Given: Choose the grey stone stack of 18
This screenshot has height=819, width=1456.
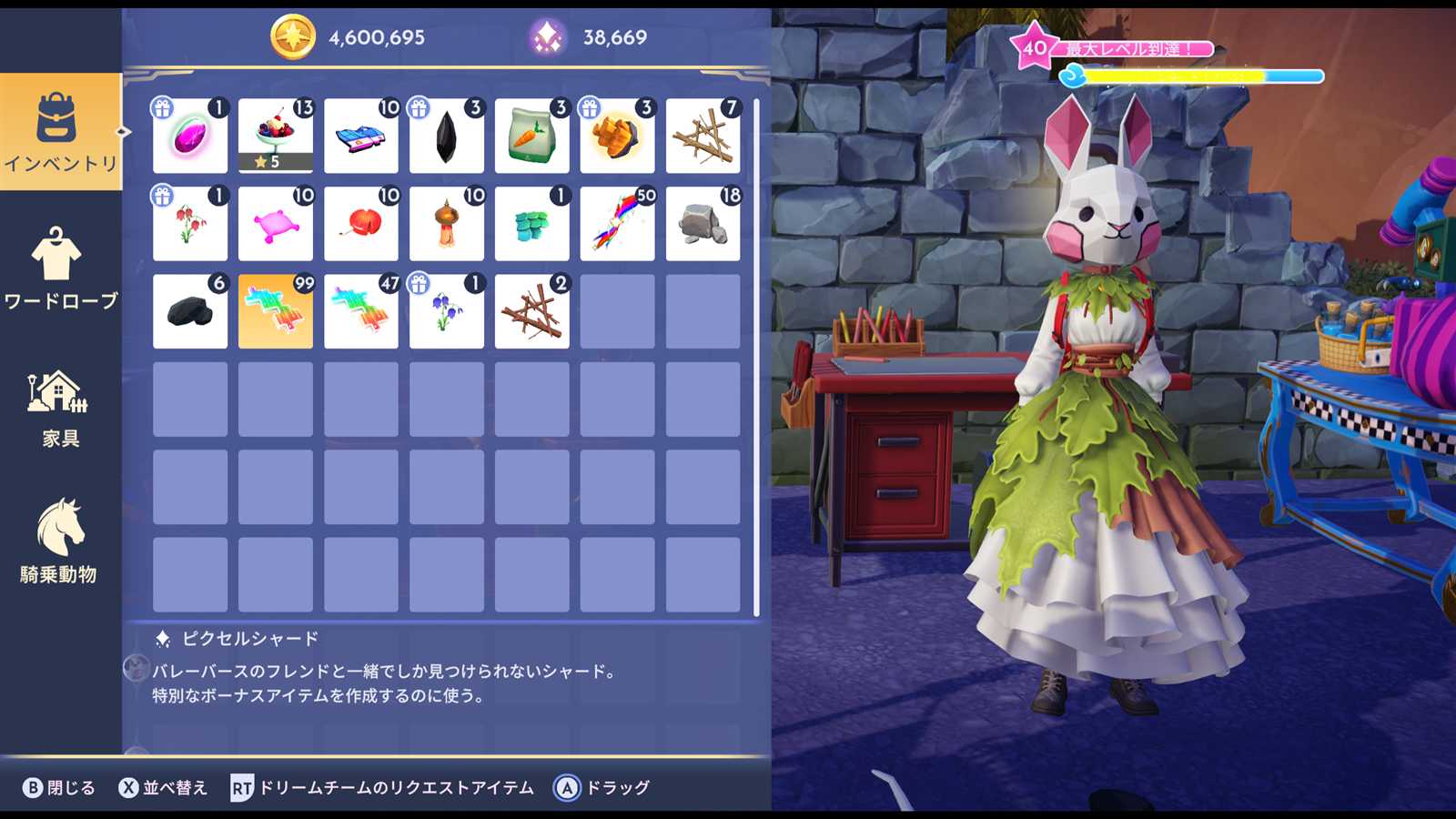Looking at the screenshot, I should point(703,224).
